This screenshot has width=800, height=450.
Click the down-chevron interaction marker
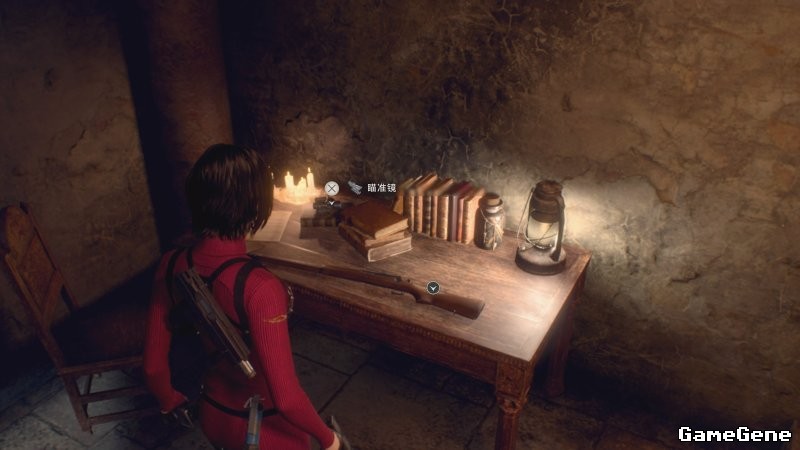[x=433, y=287]
